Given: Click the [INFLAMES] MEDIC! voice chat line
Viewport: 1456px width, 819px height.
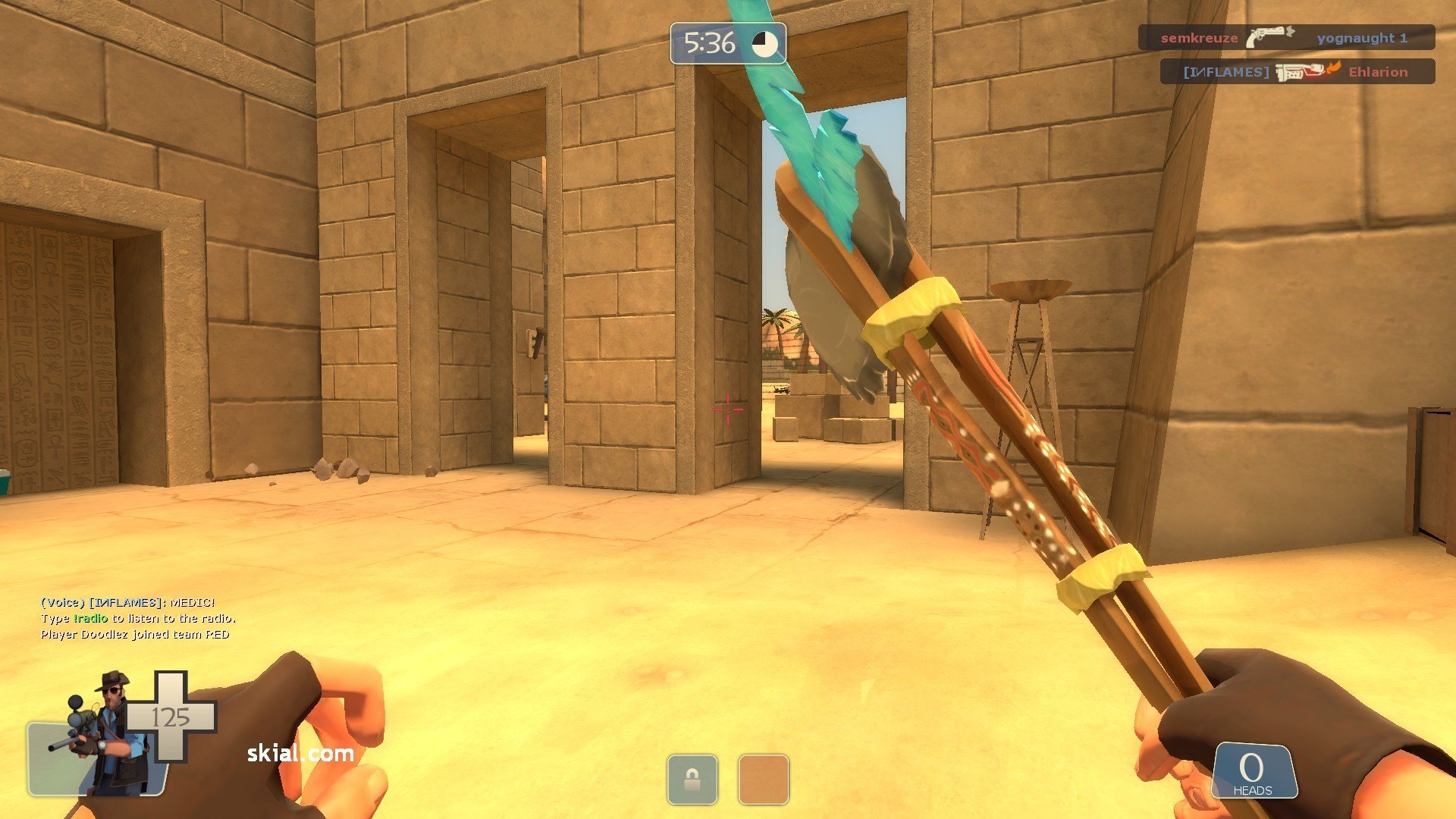Looking at the screenshot, I should [x=127, y=602].
